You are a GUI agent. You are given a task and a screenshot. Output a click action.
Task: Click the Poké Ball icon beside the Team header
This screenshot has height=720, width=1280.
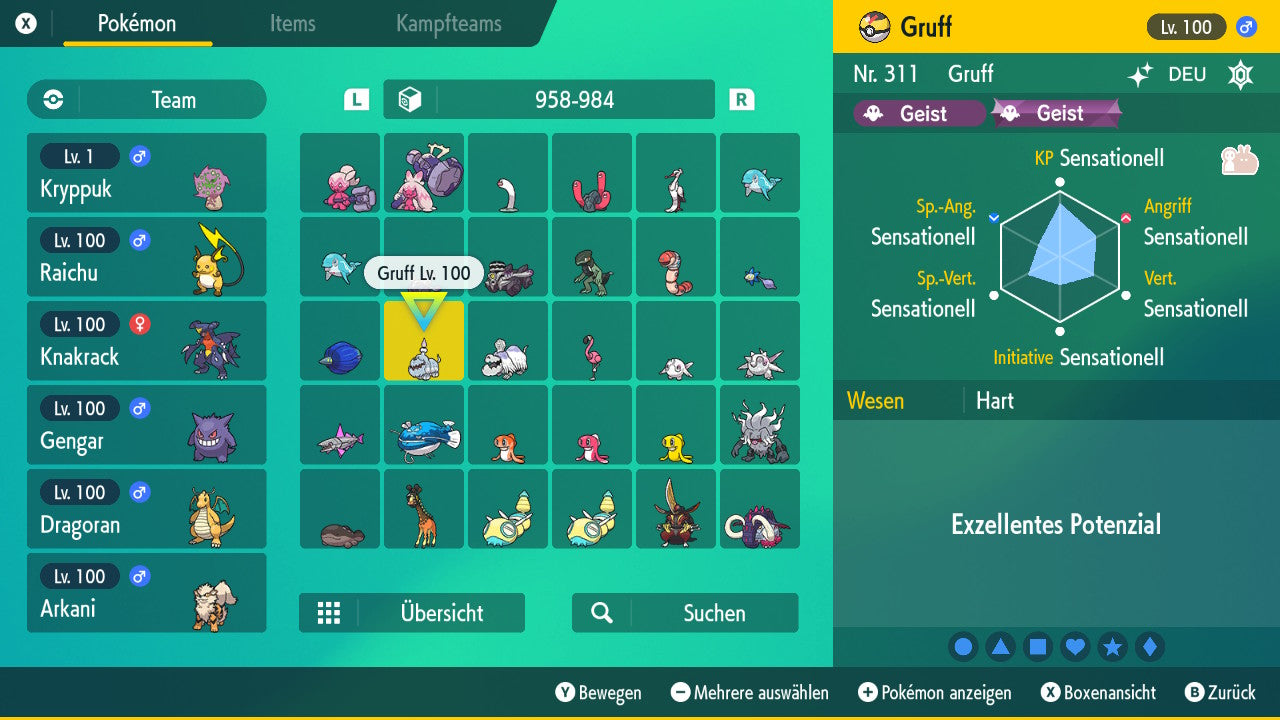click(51, 99)
